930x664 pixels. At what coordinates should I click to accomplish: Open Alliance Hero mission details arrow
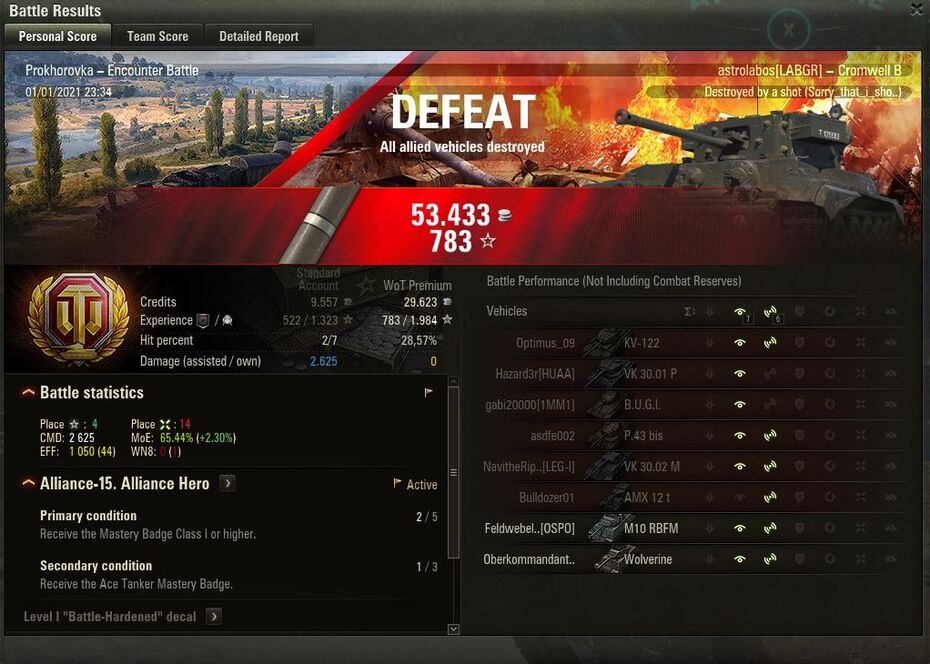coord(227,484)
